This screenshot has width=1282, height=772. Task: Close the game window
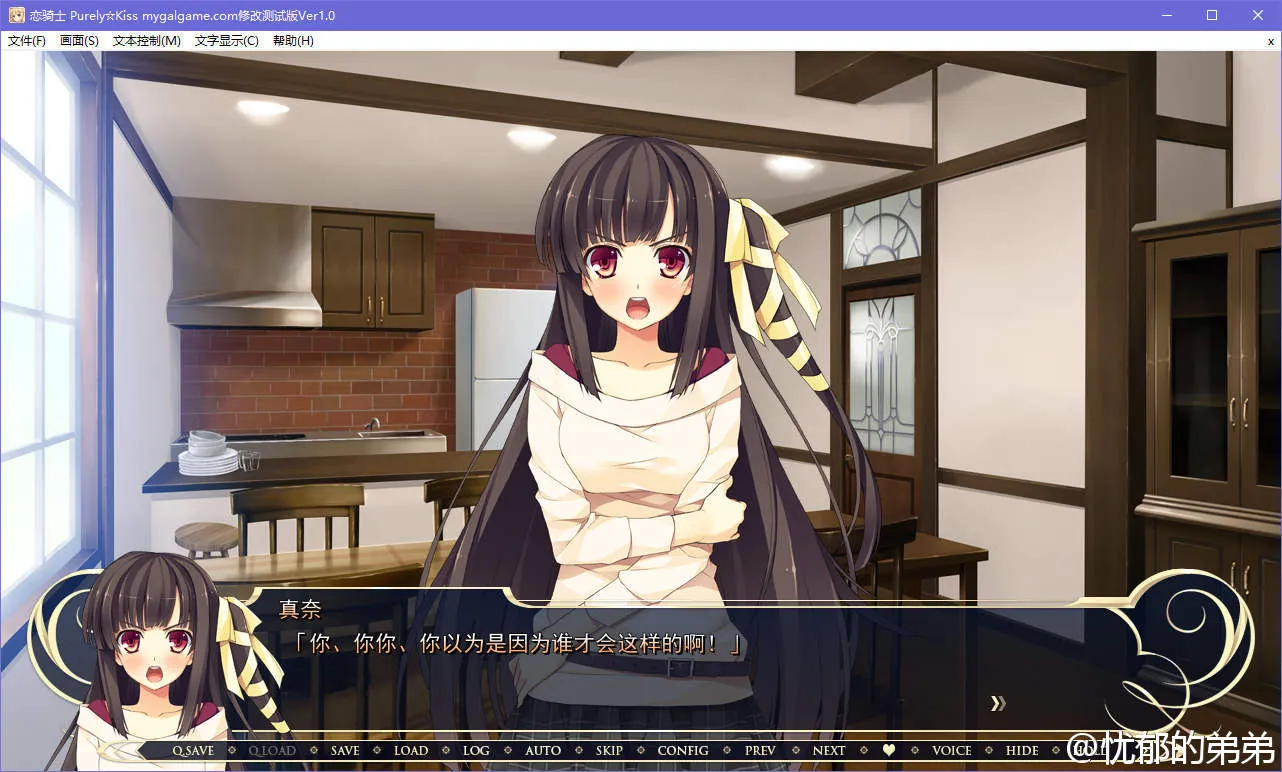coord(1258,15)
